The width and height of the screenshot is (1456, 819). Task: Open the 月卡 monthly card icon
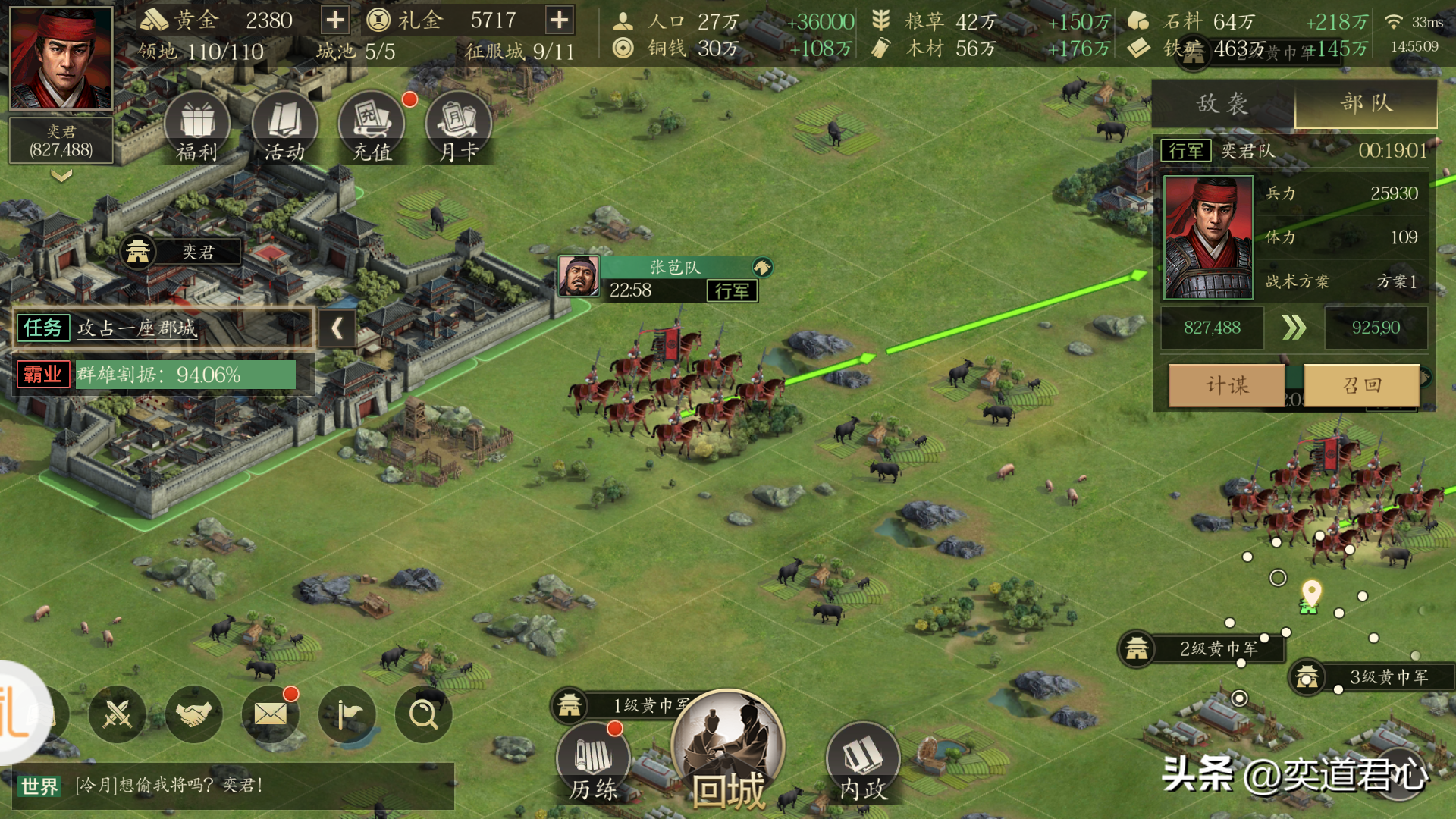(459, 127)
